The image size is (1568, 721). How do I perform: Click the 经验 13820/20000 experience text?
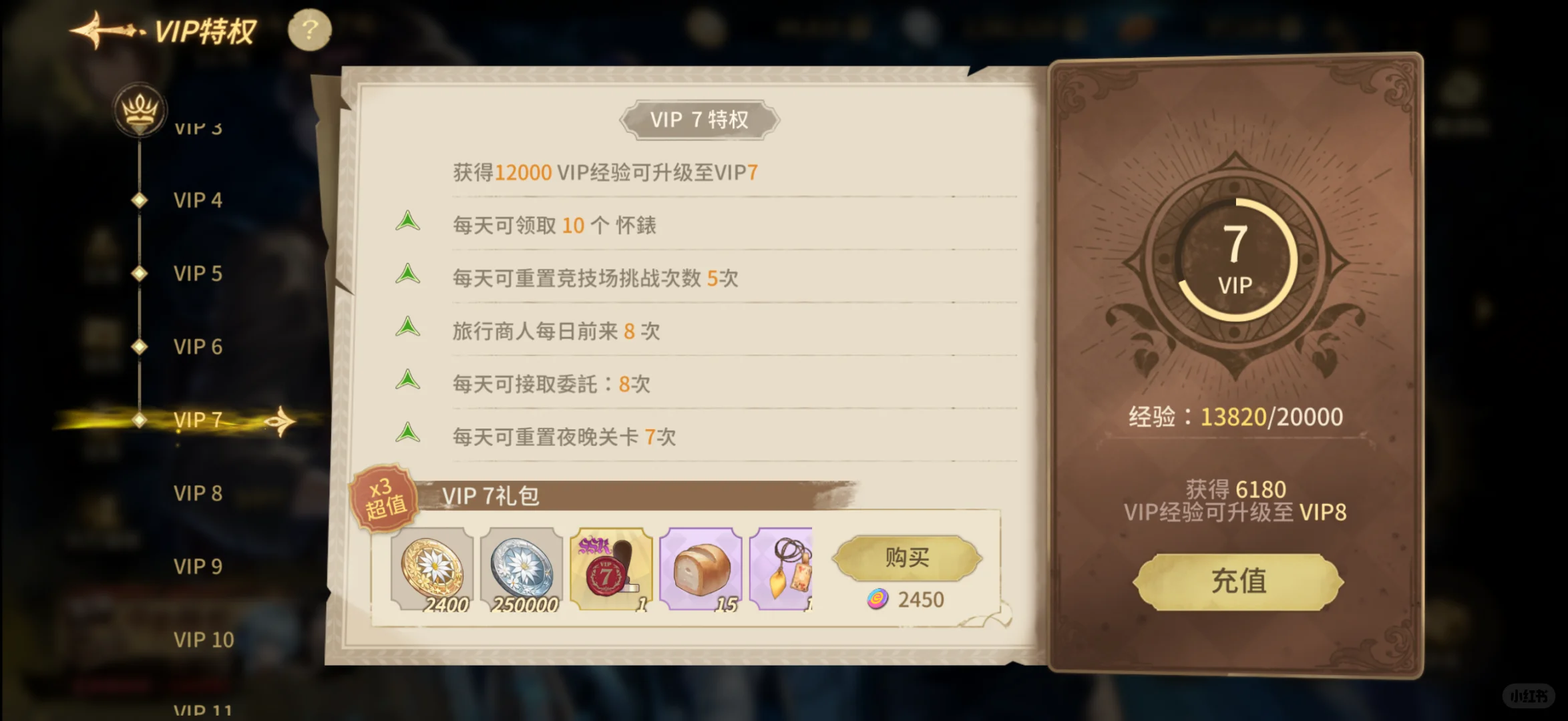point(1237,416)
